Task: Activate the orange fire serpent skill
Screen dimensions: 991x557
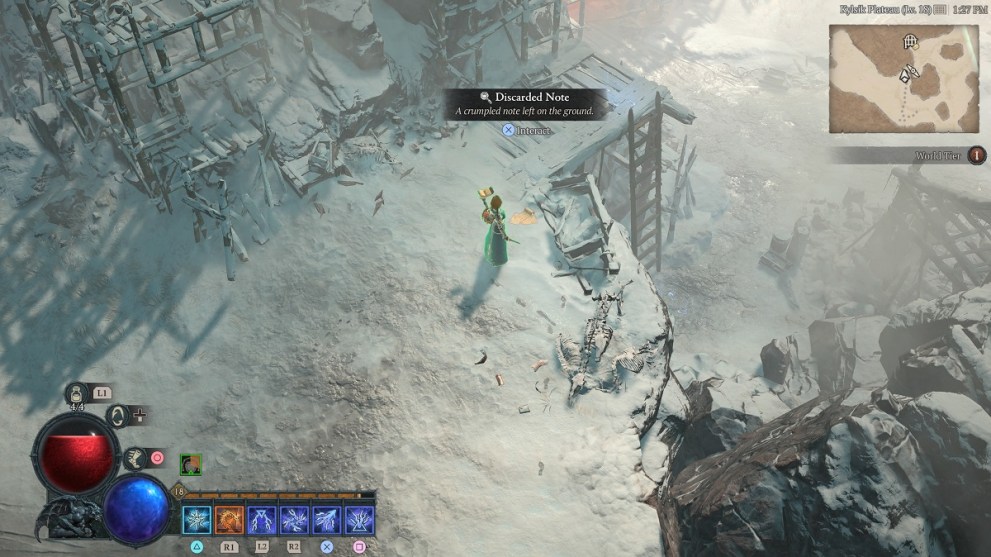Action: pos(229,520)
